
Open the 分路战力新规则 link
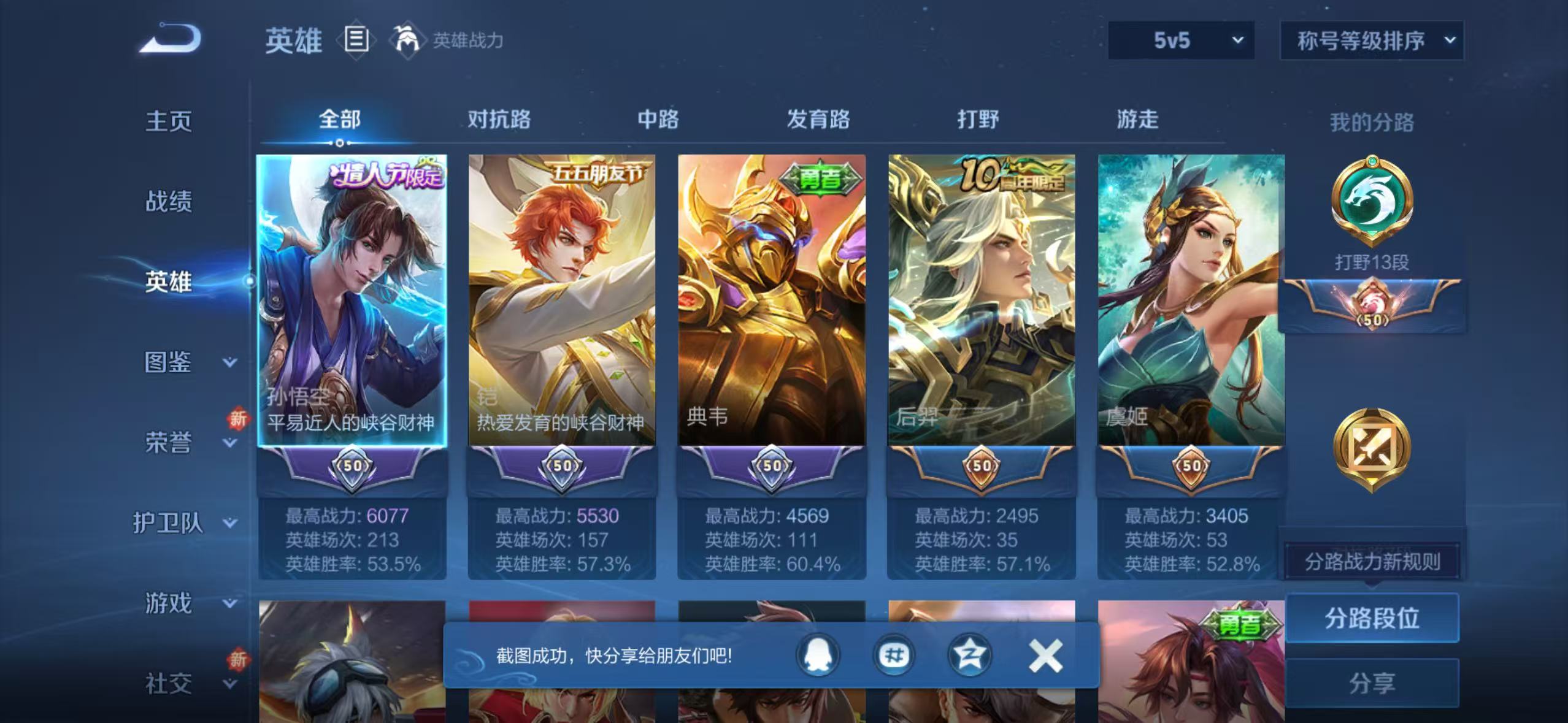(x=1373, y=560)
